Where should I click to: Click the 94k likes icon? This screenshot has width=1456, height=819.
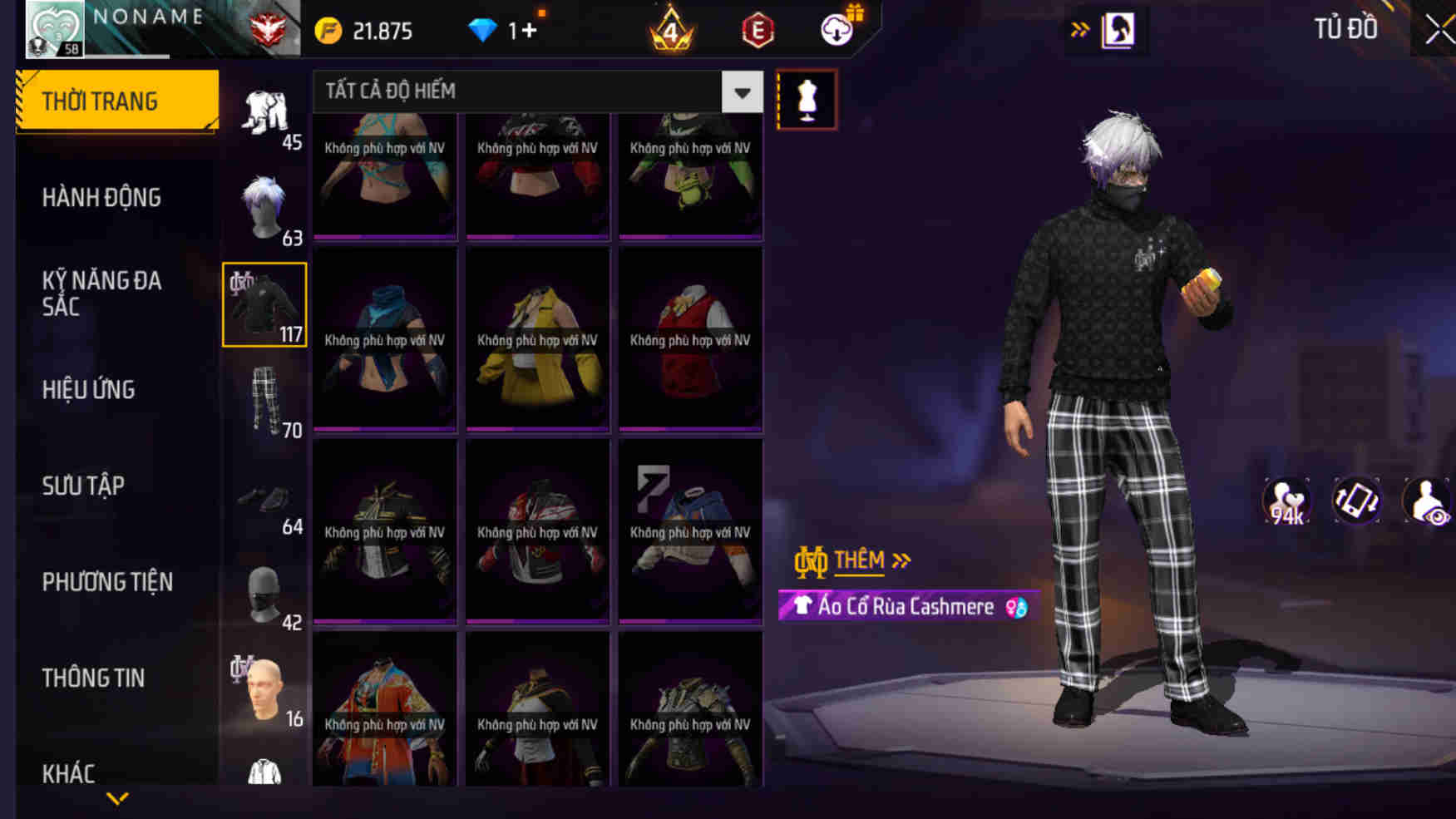(x=1284, y=499)
